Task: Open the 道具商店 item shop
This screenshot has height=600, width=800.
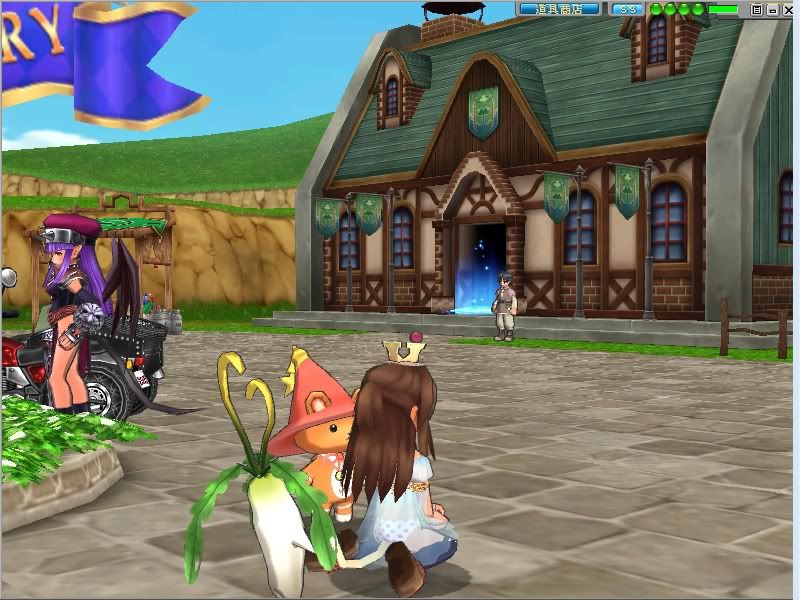Action: pos(559,9)
